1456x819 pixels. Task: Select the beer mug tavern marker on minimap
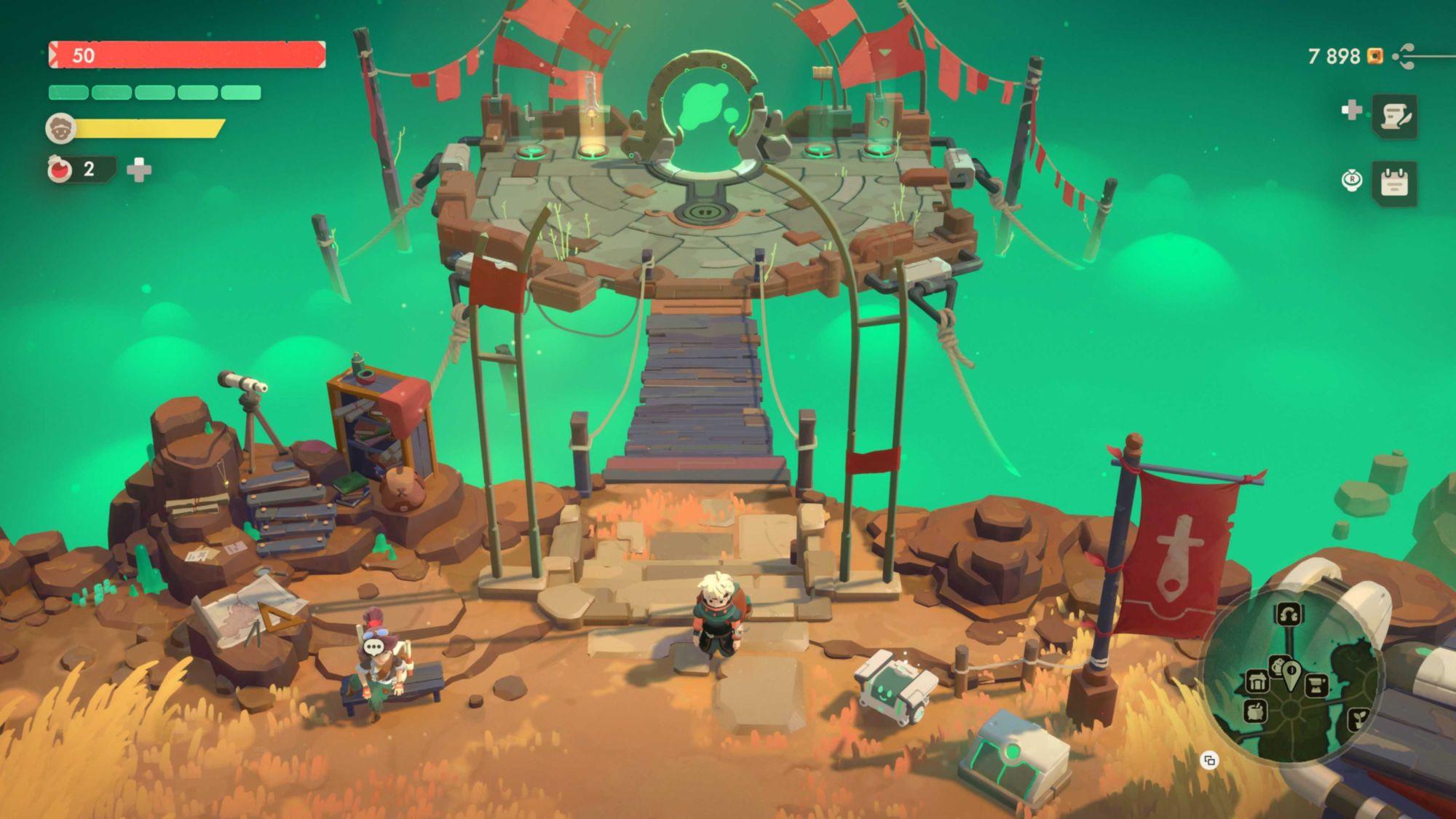(1277, 665)
